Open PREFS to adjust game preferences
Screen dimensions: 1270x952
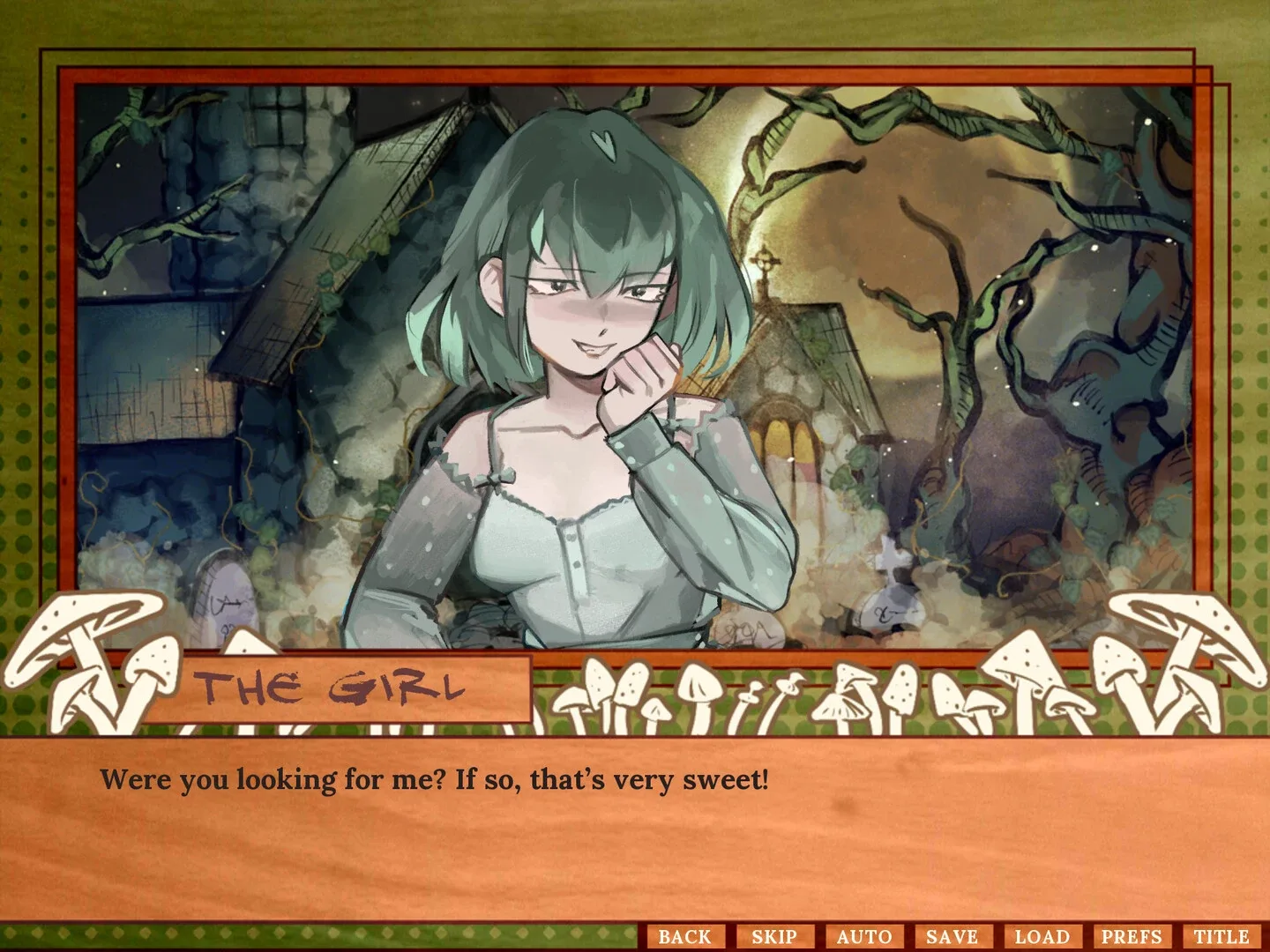coord(1134,936)
